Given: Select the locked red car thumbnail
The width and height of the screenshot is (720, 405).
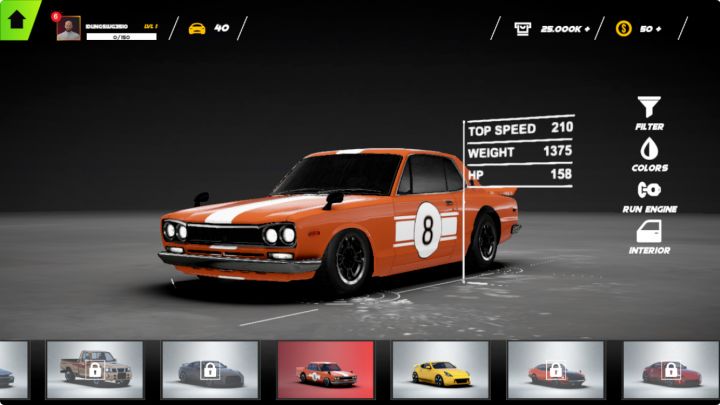Looking at the screenshot, I should (670, 370).
